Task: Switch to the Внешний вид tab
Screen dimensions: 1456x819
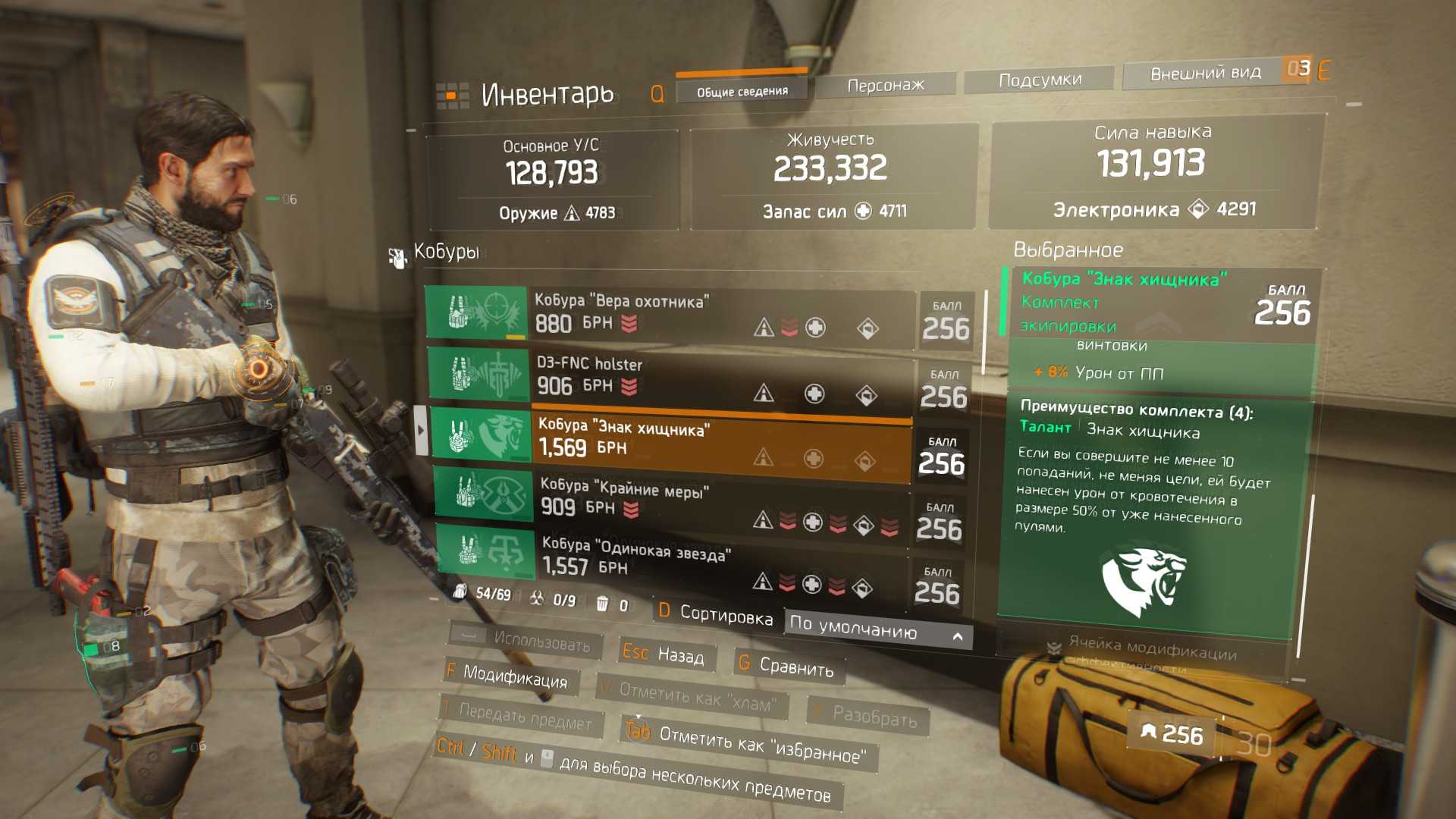Action: click(x=1205, y=74)
